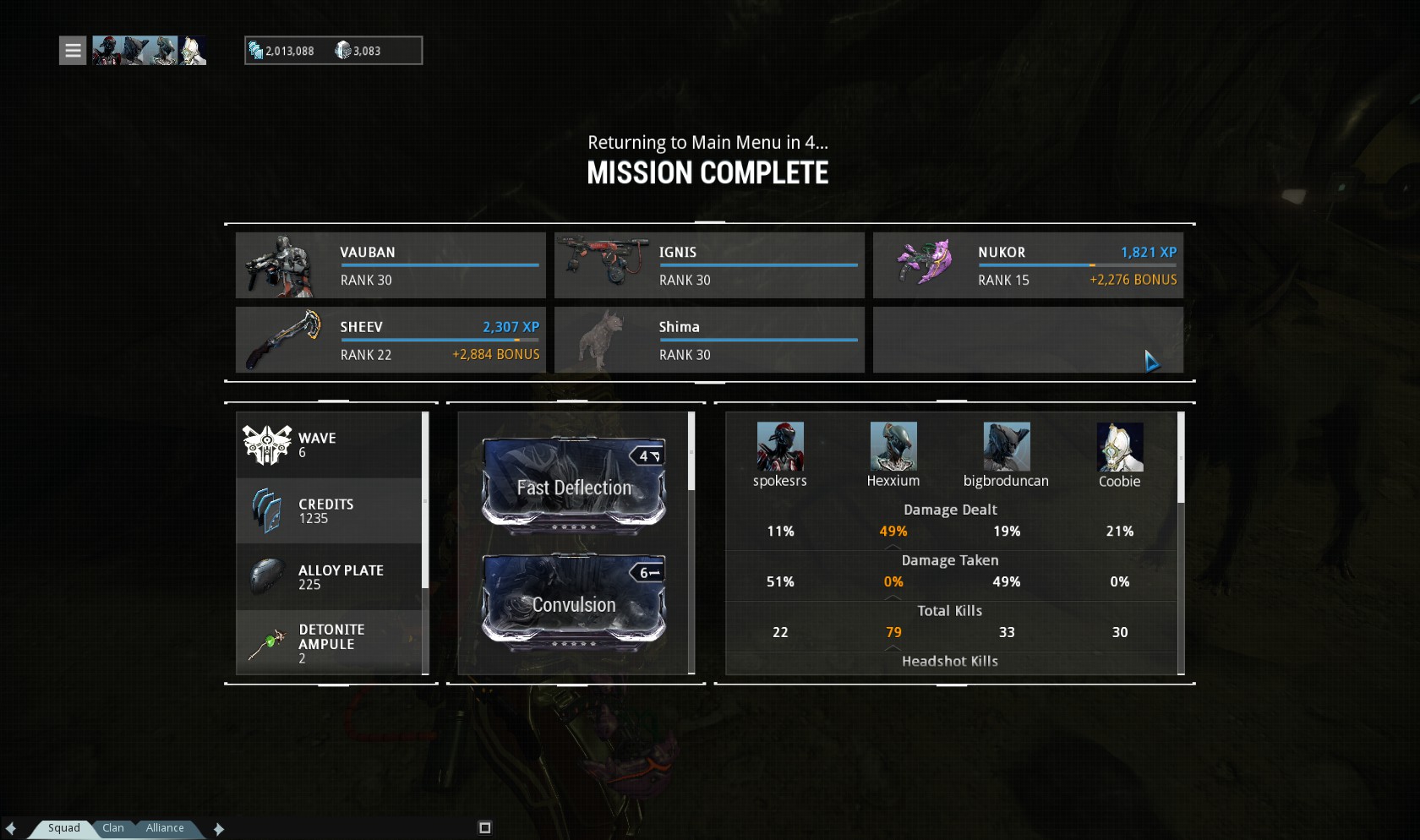Select the Credits reward row
Viewport: 1420px width, 840px height.
click(x=330, y=510)
